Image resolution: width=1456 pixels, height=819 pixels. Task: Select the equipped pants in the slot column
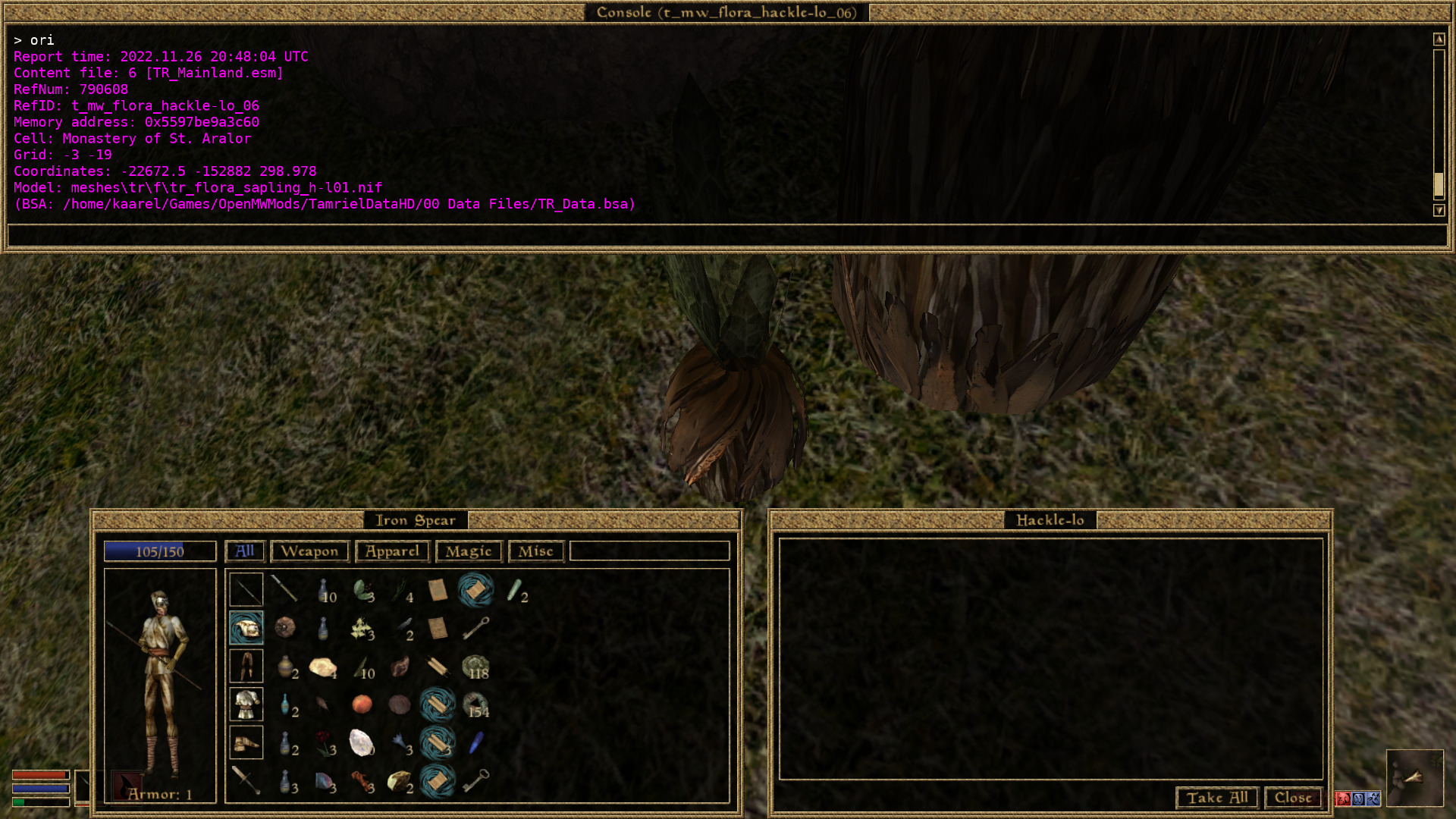click(246, 666)
